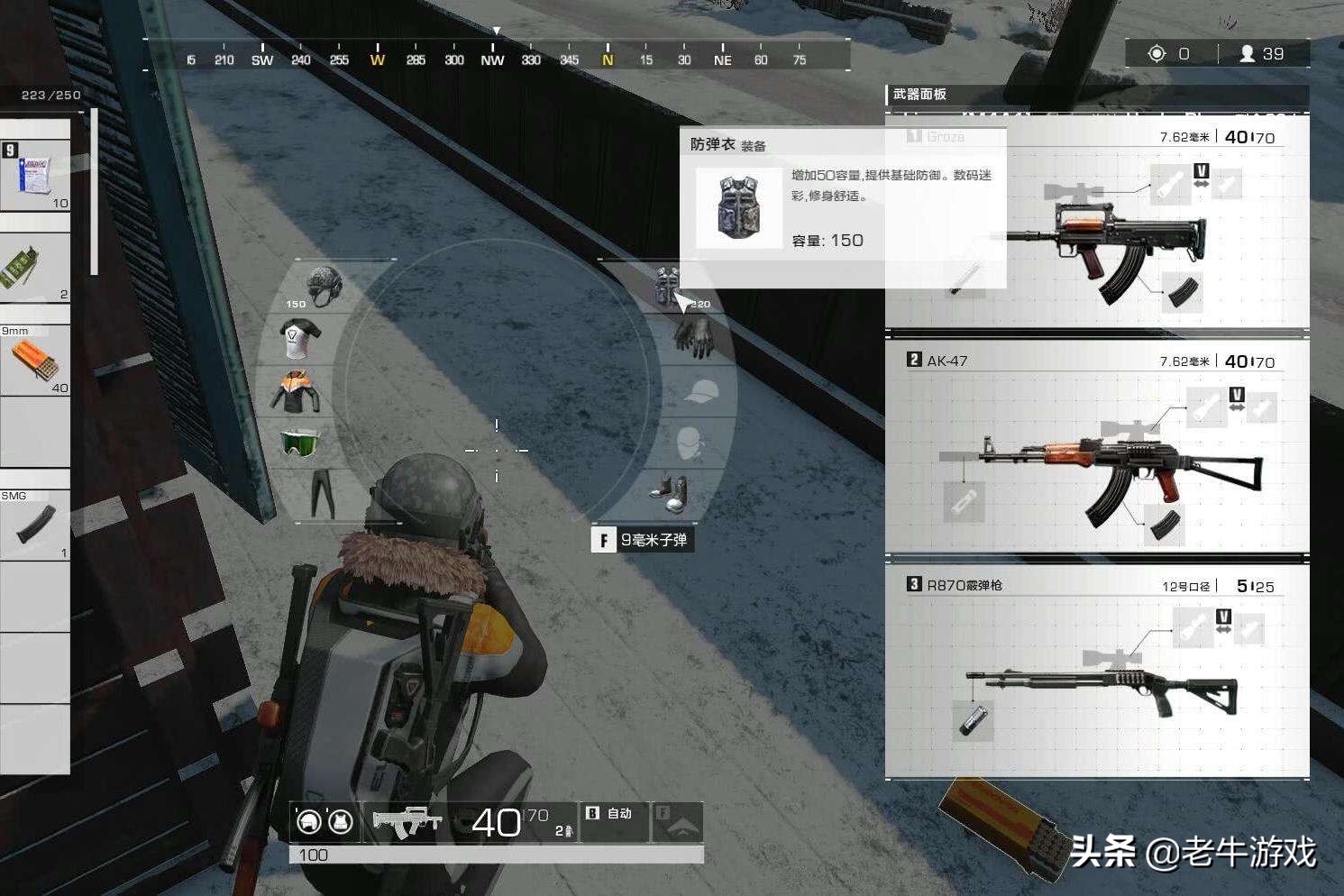Viewport: 1344px width, 896px height.
Task: Click the R870 shell attachment slot
Action: click(974, 721)
